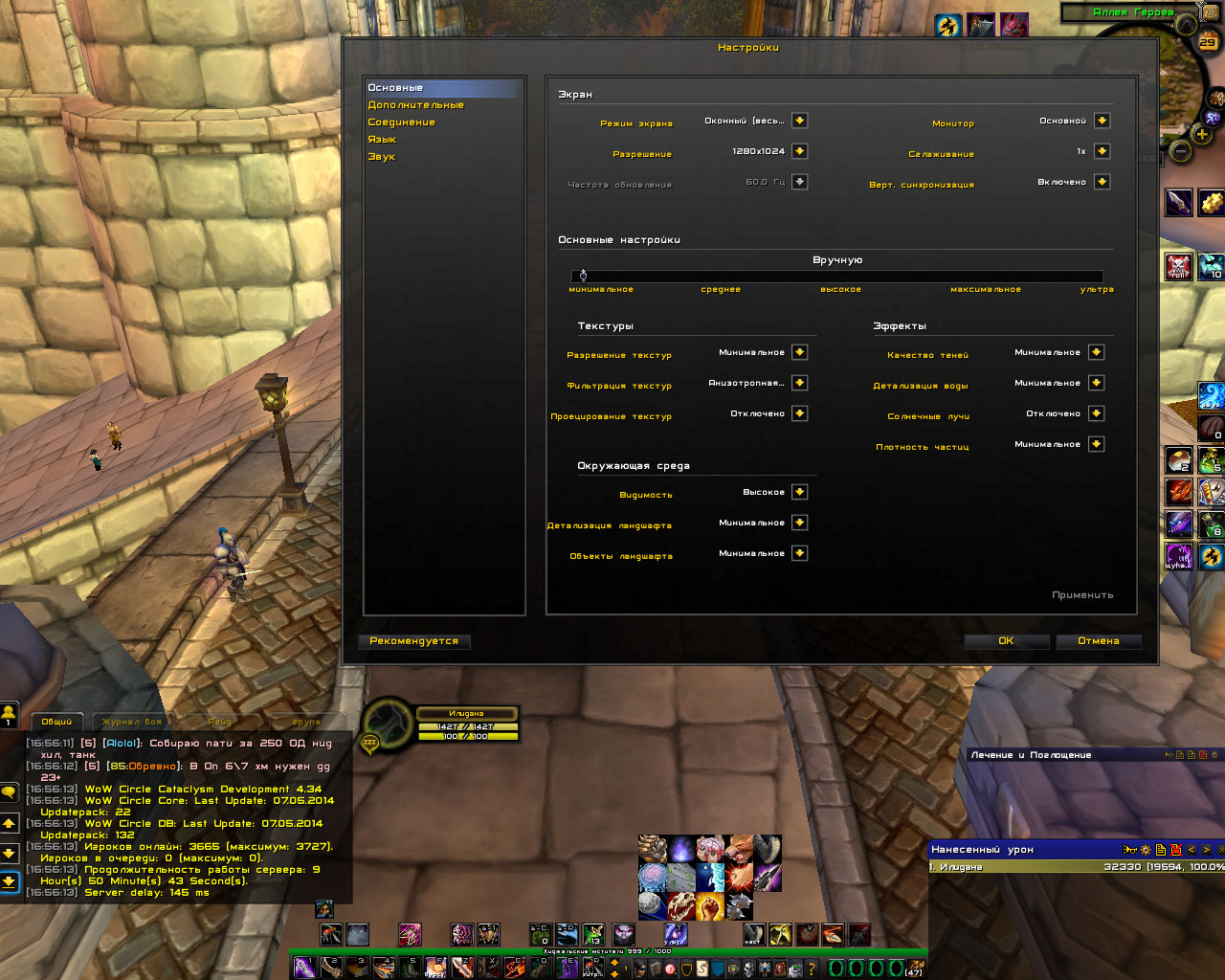Open the Солнечные лучи dropdown

(1096, 413)
